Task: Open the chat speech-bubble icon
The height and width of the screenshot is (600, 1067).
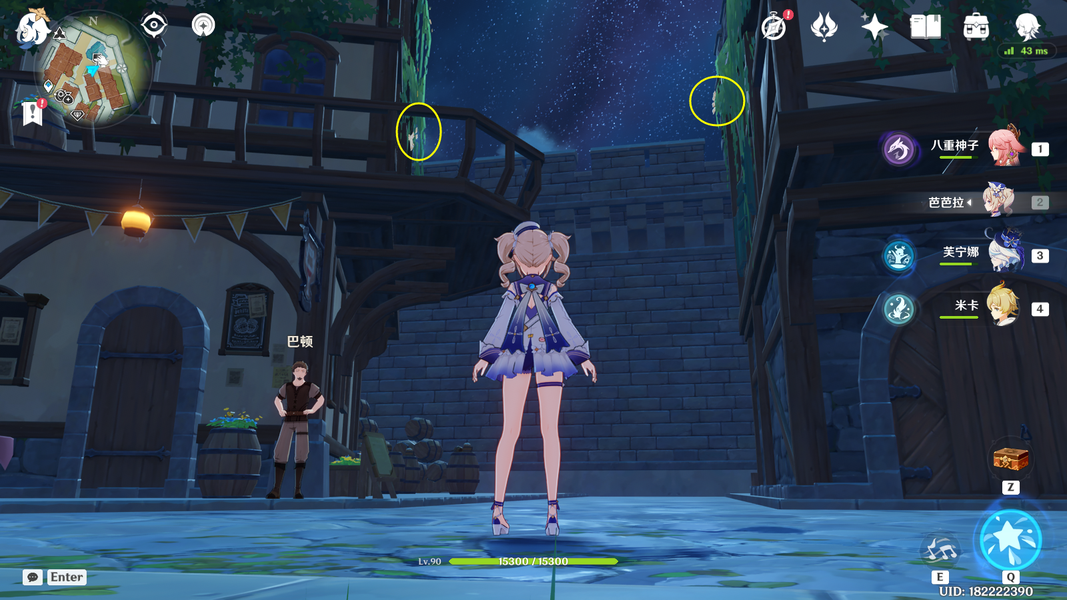Action: [x=33, y=577]
